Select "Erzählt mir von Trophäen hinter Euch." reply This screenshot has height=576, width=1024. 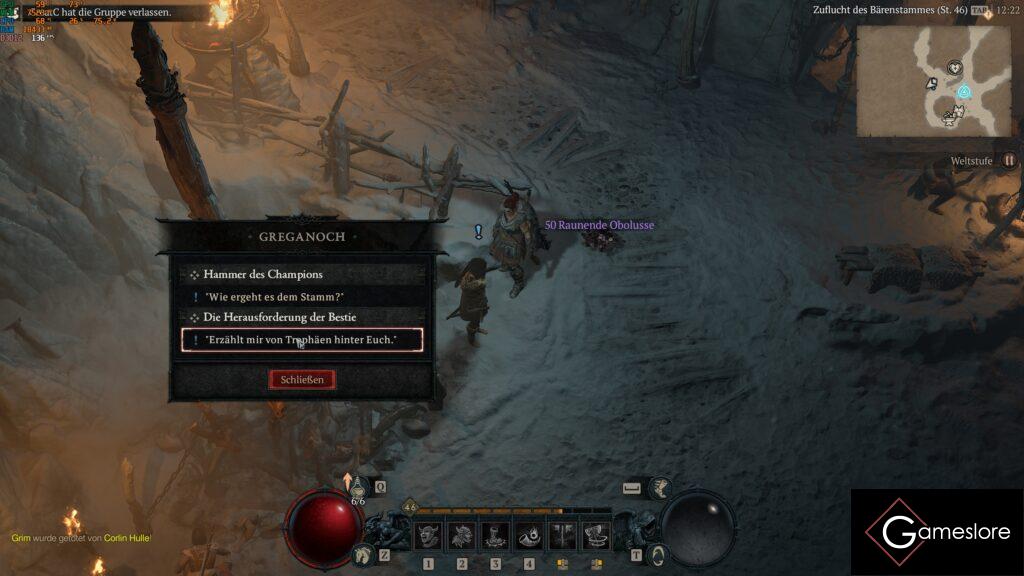point(302,340)
